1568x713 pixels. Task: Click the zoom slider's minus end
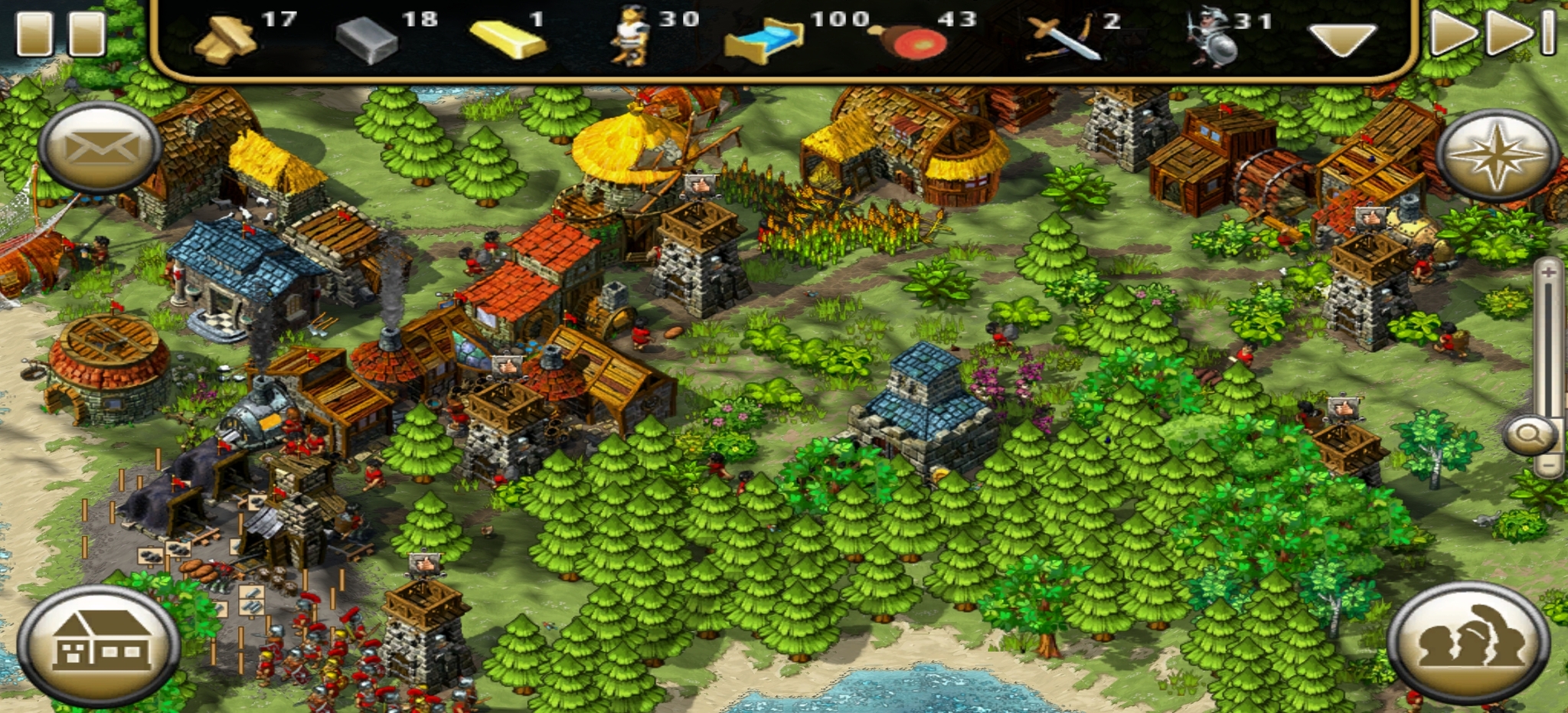1548,465
